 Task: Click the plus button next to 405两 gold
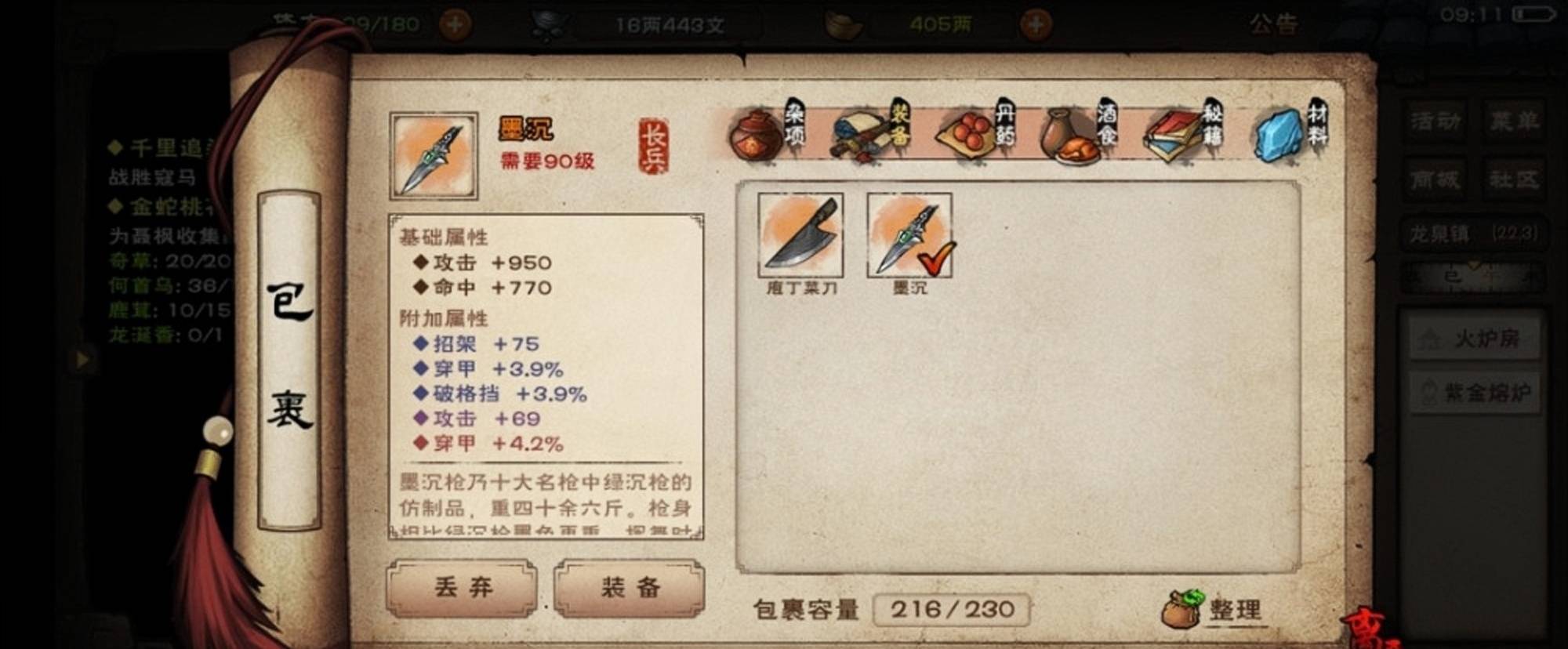[x=1036, y=21]
